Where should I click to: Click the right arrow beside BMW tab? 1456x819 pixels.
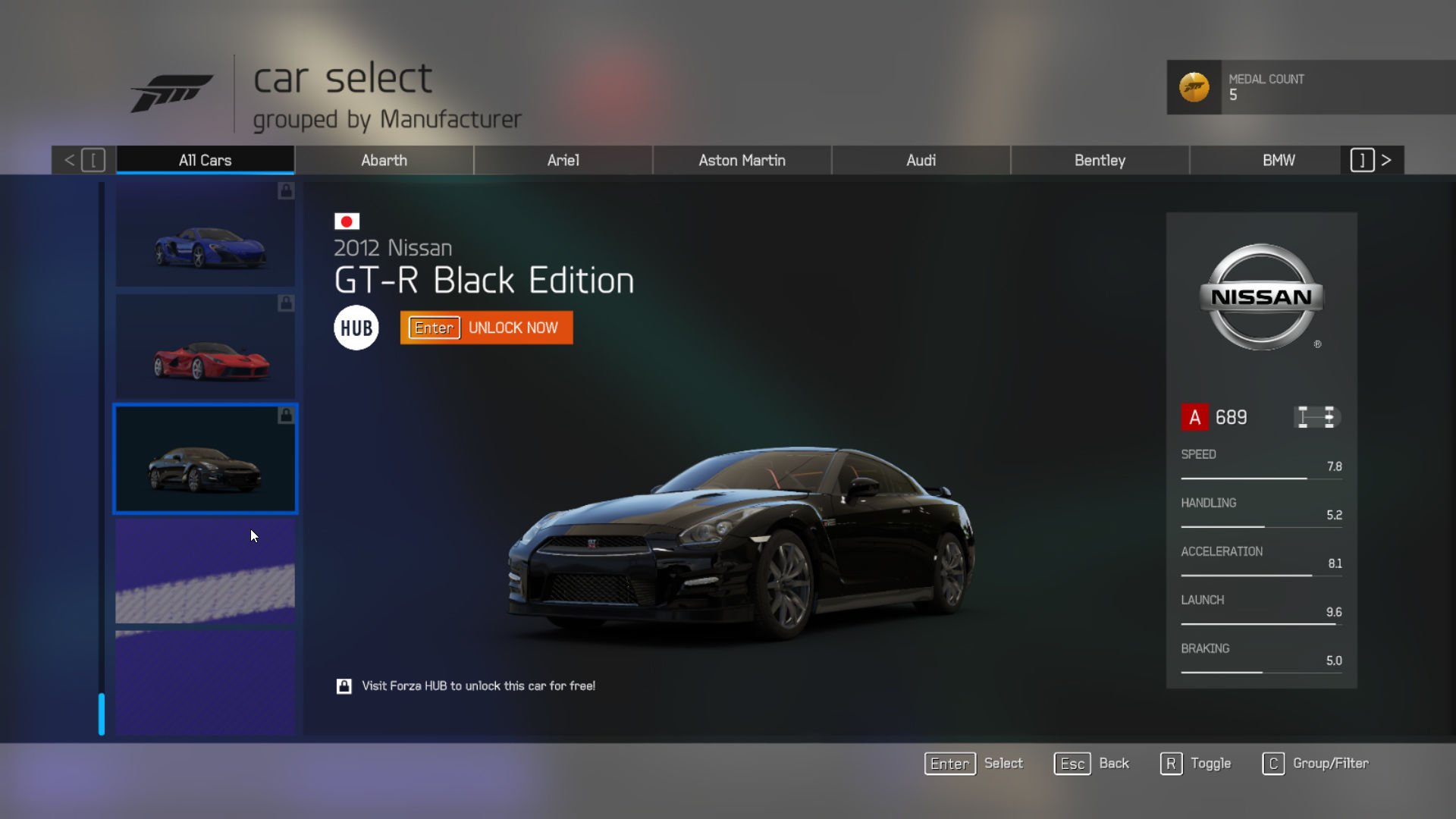pos(1387,160)
